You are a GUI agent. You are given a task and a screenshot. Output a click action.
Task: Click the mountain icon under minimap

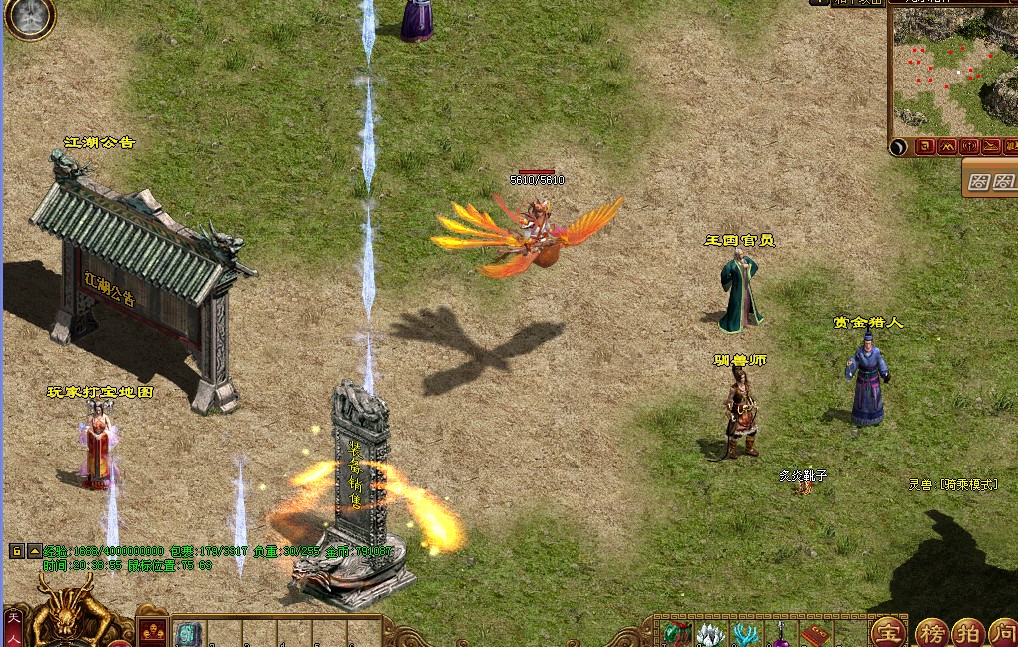[x=947, y=146]
